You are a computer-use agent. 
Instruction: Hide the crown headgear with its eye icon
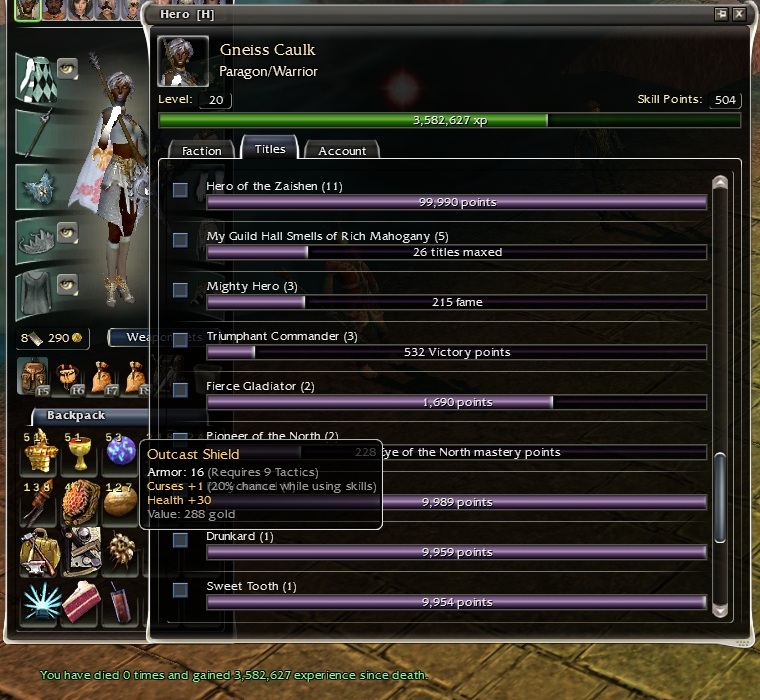click(x=67, y=233)
